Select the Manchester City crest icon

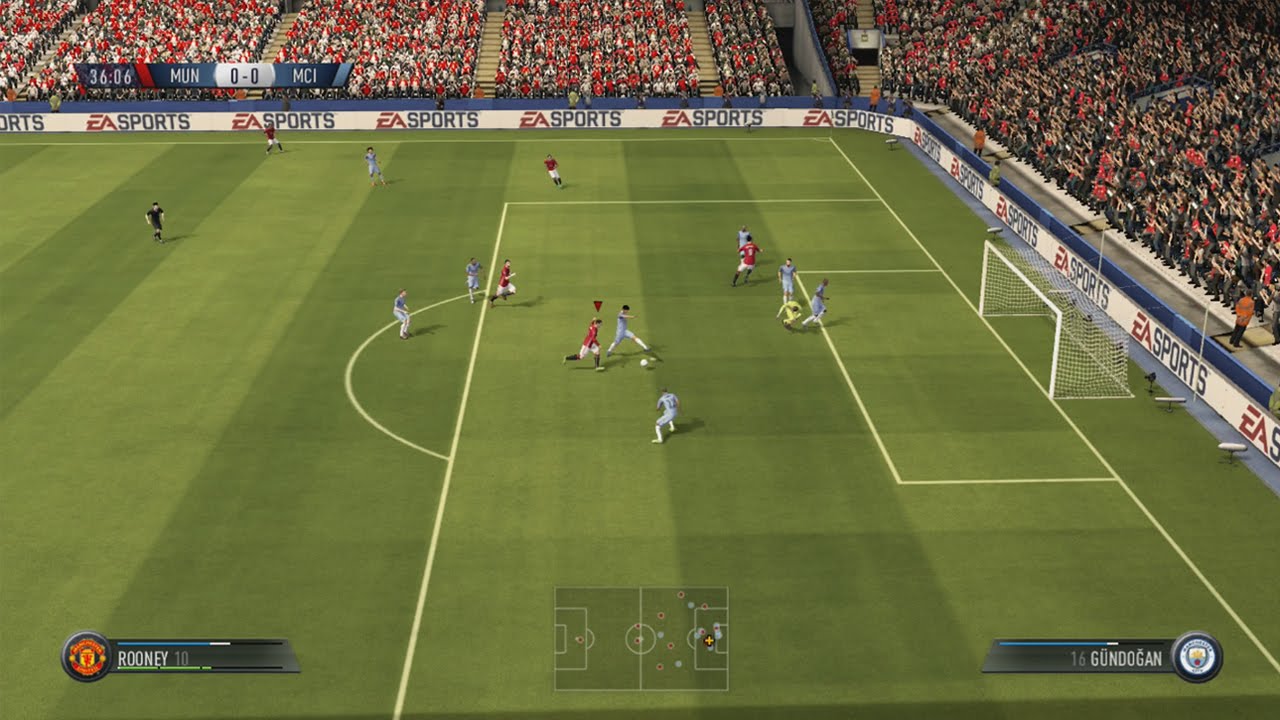tap(1196, 657)
